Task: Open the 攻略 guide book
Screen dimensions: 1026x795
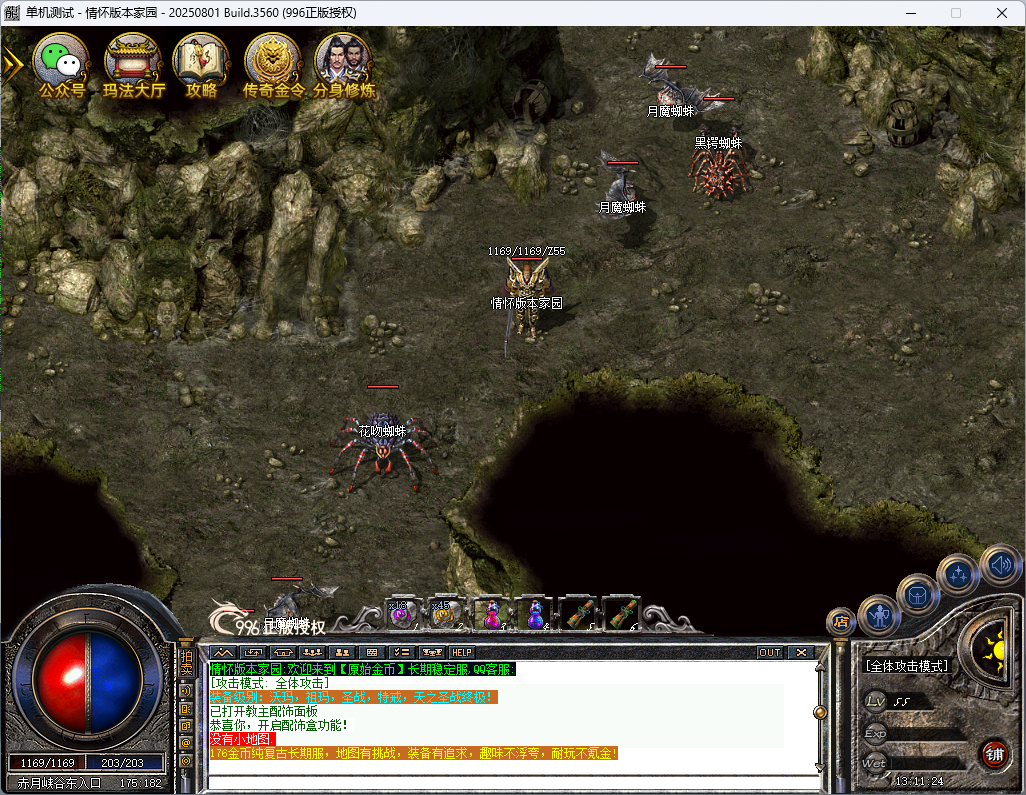Action: coord(201,62)
